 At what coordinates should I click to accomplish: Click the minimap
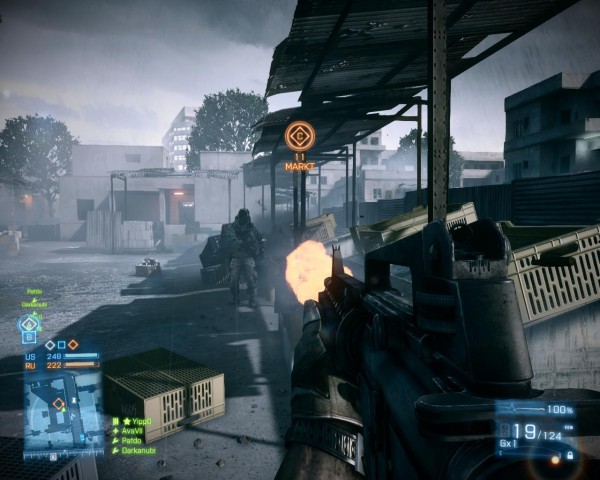(x=62, y=410)
